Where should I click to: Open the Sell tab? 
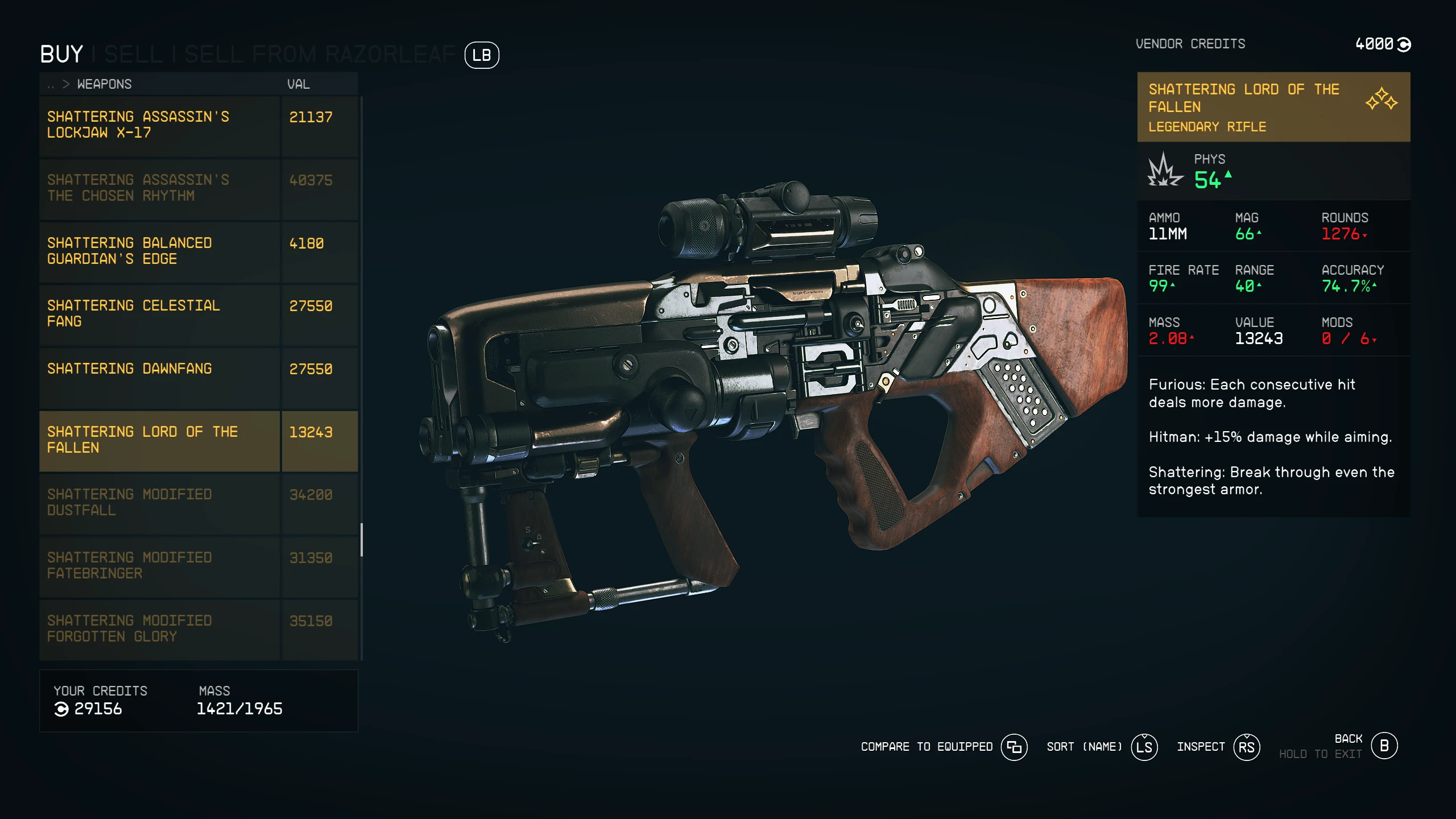(133, 55)
